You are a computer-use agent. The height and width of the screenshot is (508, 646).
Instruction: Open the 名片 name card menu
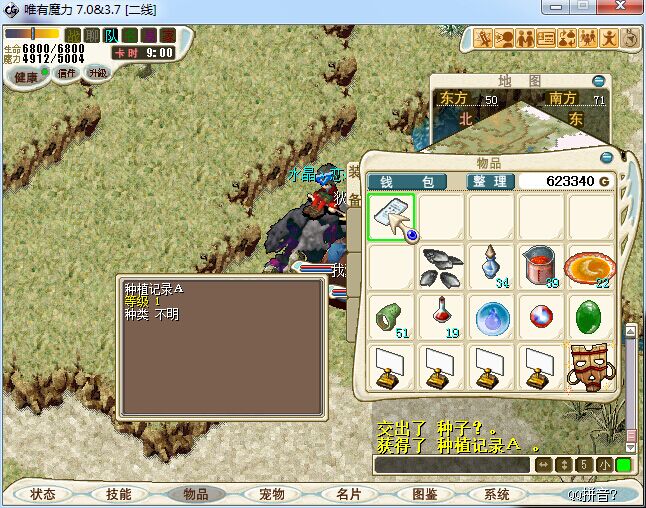click(348, 494)
